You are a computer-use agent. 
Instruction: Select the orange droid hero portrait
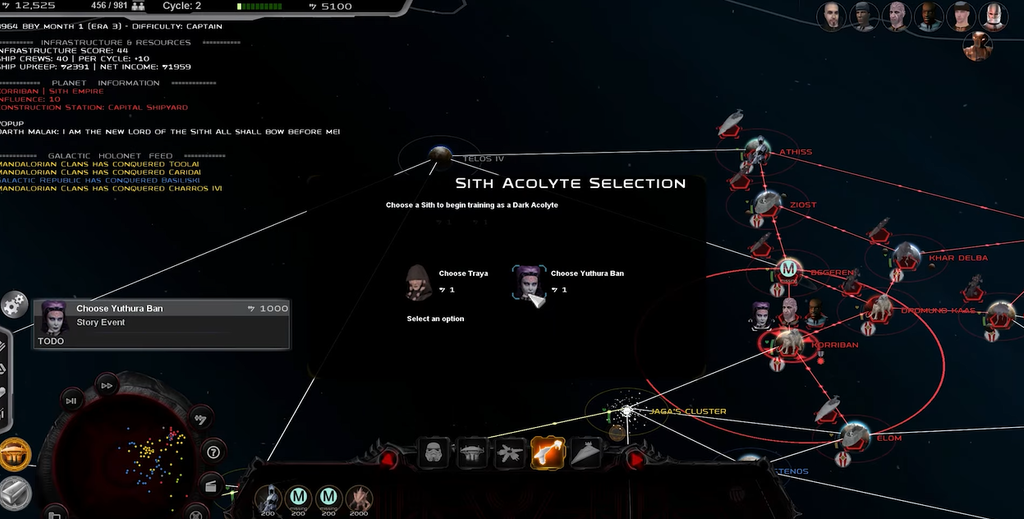tap(978, 46)
